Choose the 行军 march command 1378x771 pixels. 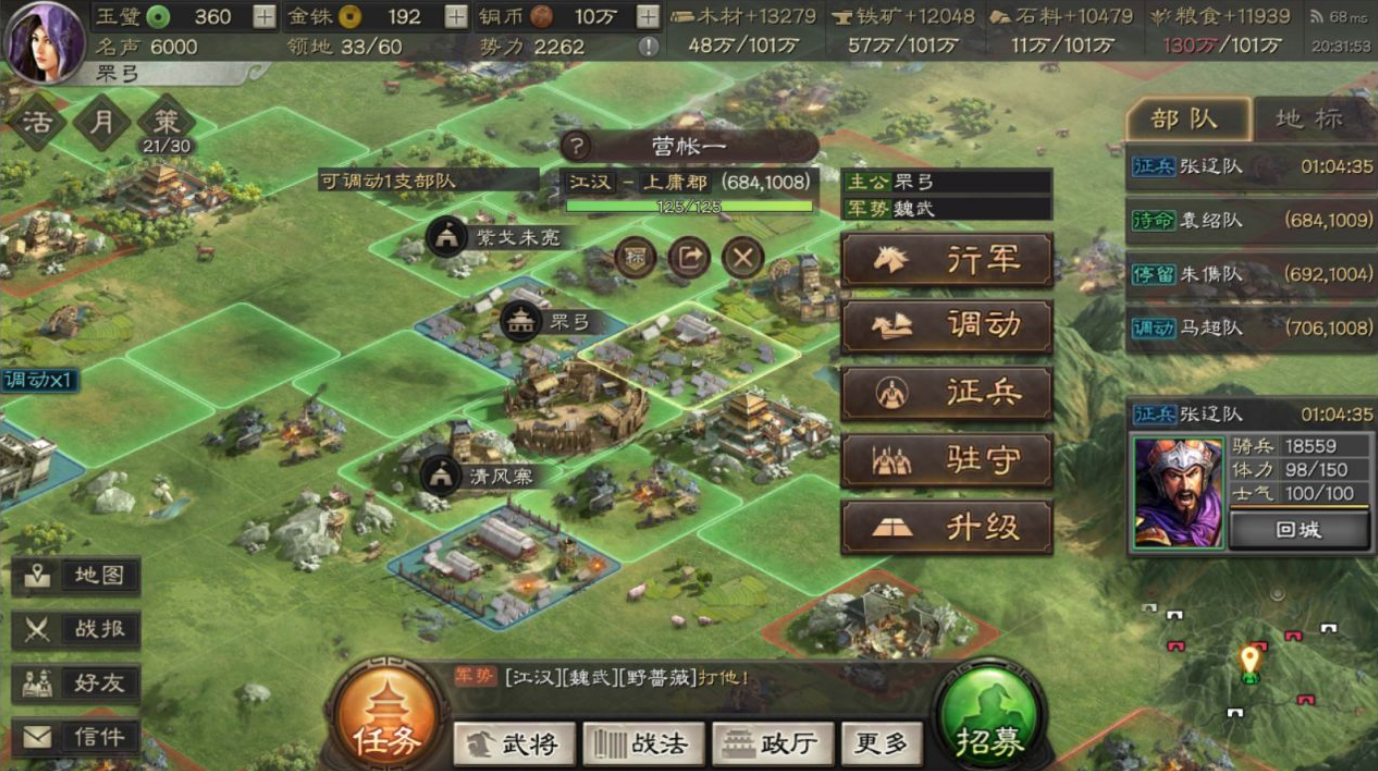coord(946,260)
